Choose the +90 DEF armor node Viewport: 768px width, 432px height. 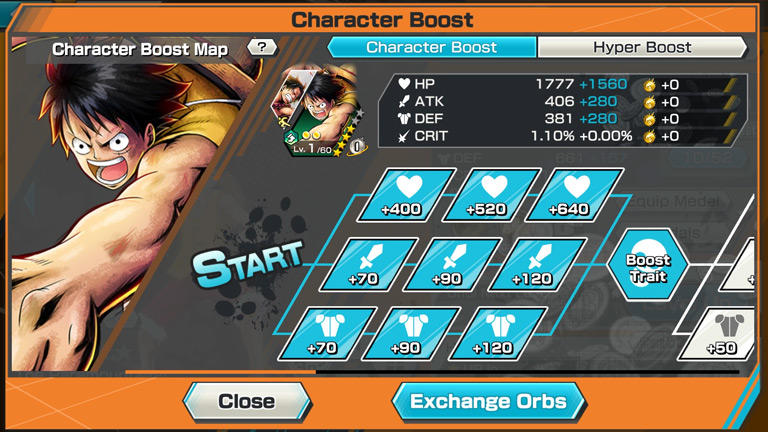406,333
